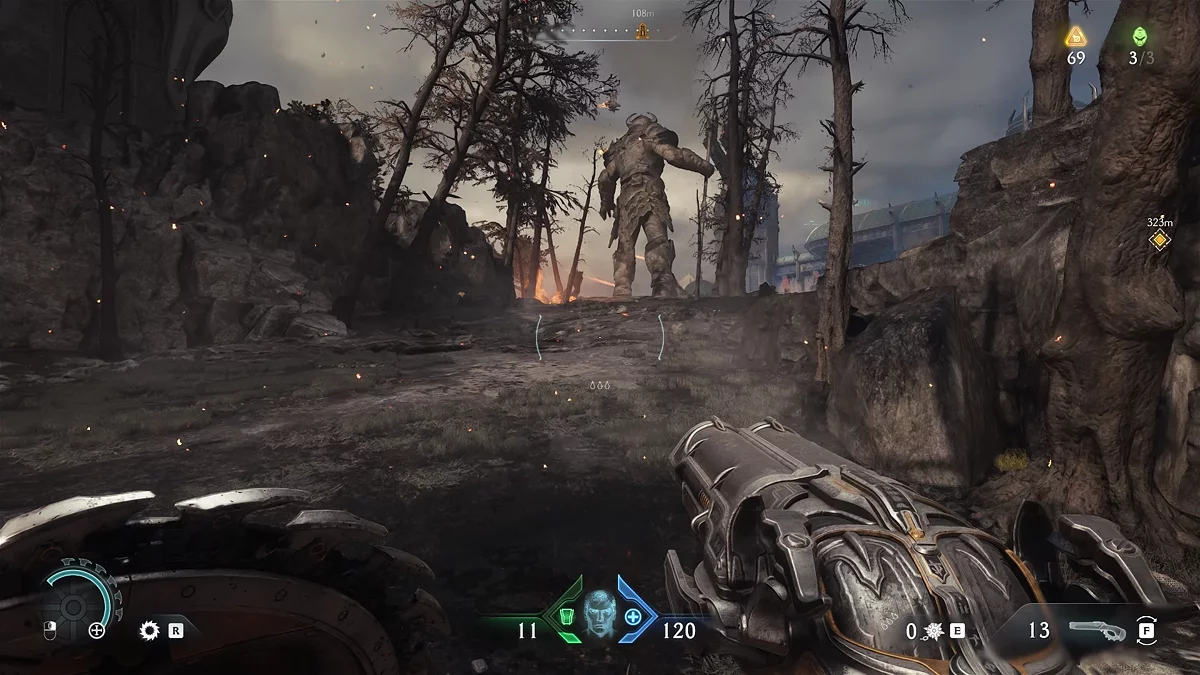The width and height of the screenshot is (1200, 675).
Task: Click the gold currency icon
Action: [1076, 38]
